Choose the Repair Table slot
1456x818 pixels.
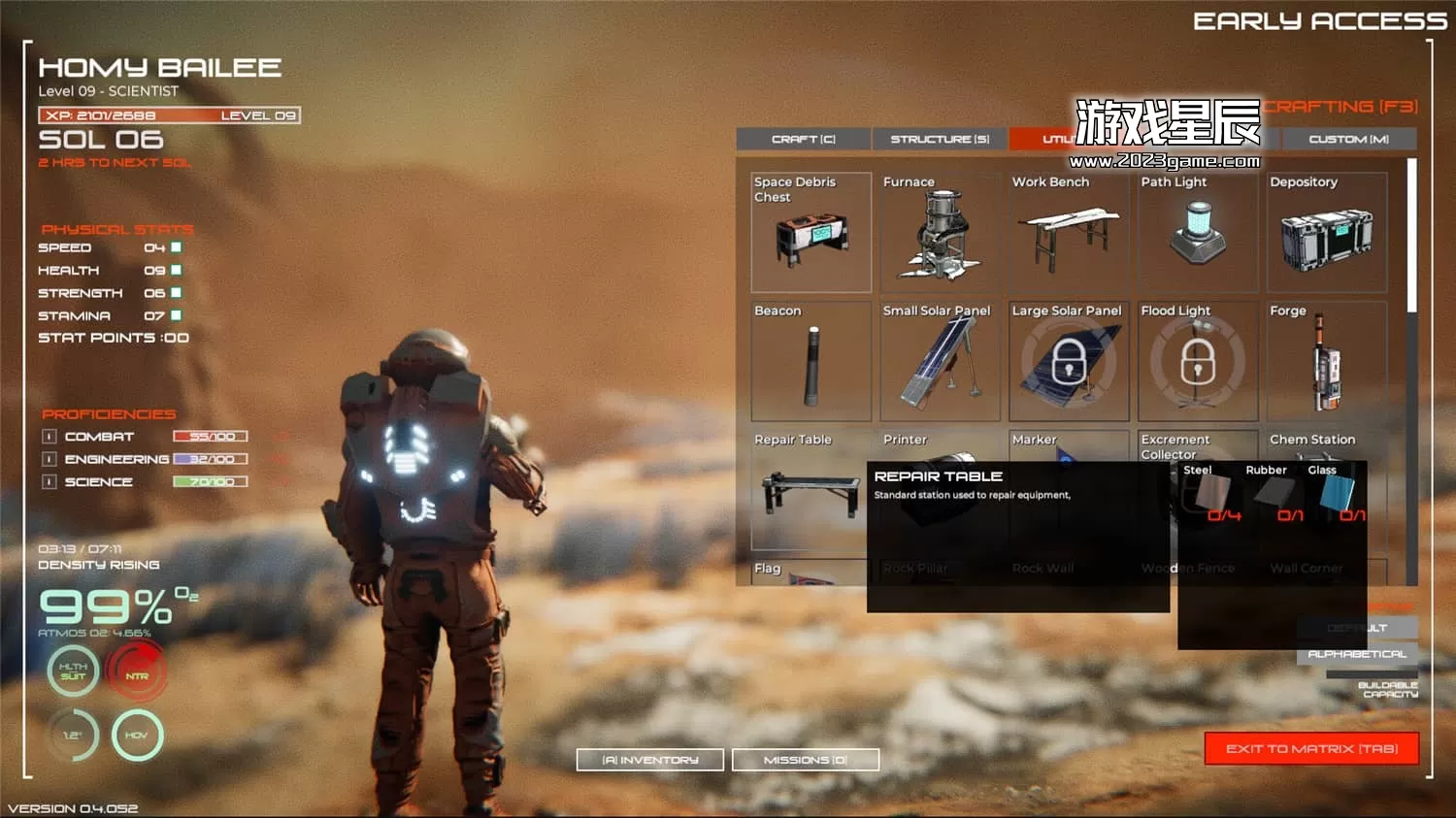pos(808,491)
